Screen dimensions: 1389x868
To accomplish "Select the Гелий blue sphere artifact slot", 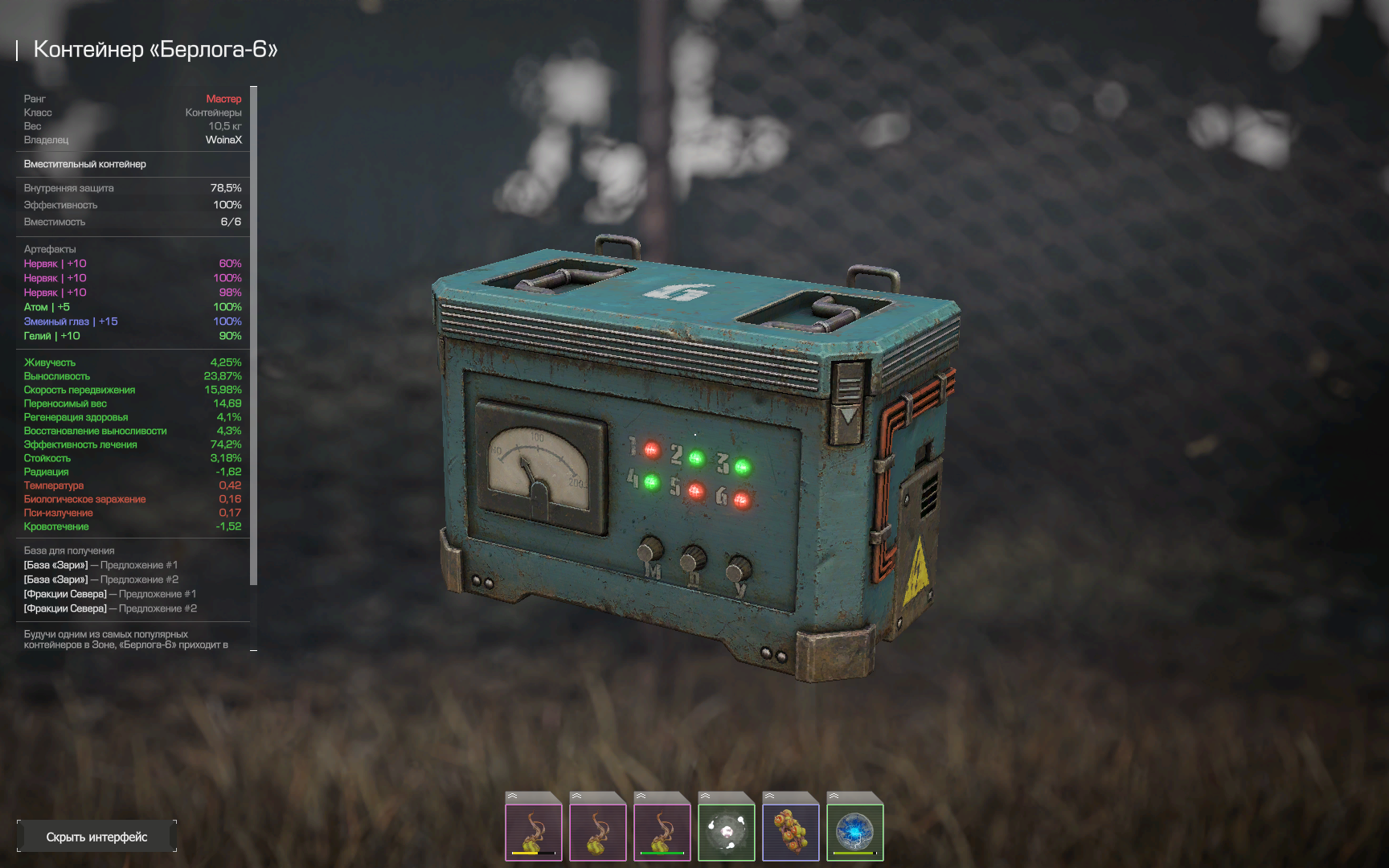I will pos(855,832).
